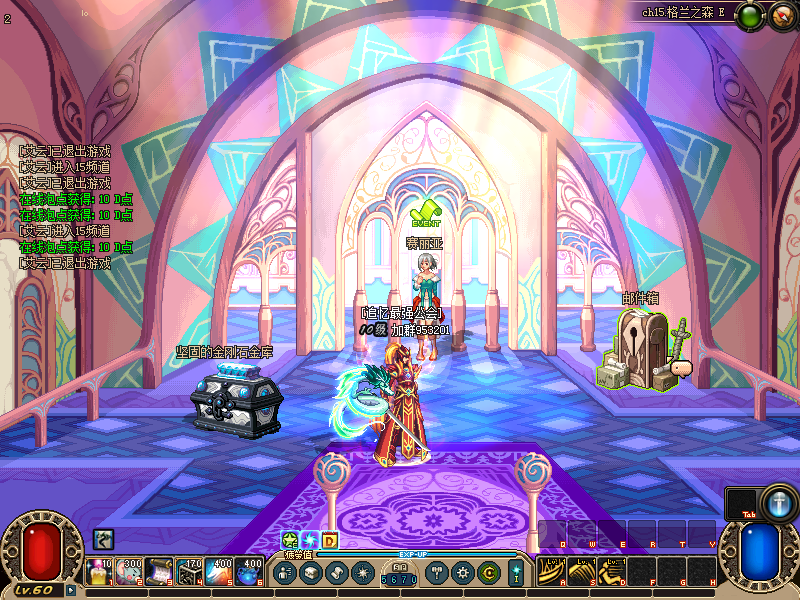Use the candle item in hotbar
The width and height of the screenshot is (800, 600).
(101, 570)
